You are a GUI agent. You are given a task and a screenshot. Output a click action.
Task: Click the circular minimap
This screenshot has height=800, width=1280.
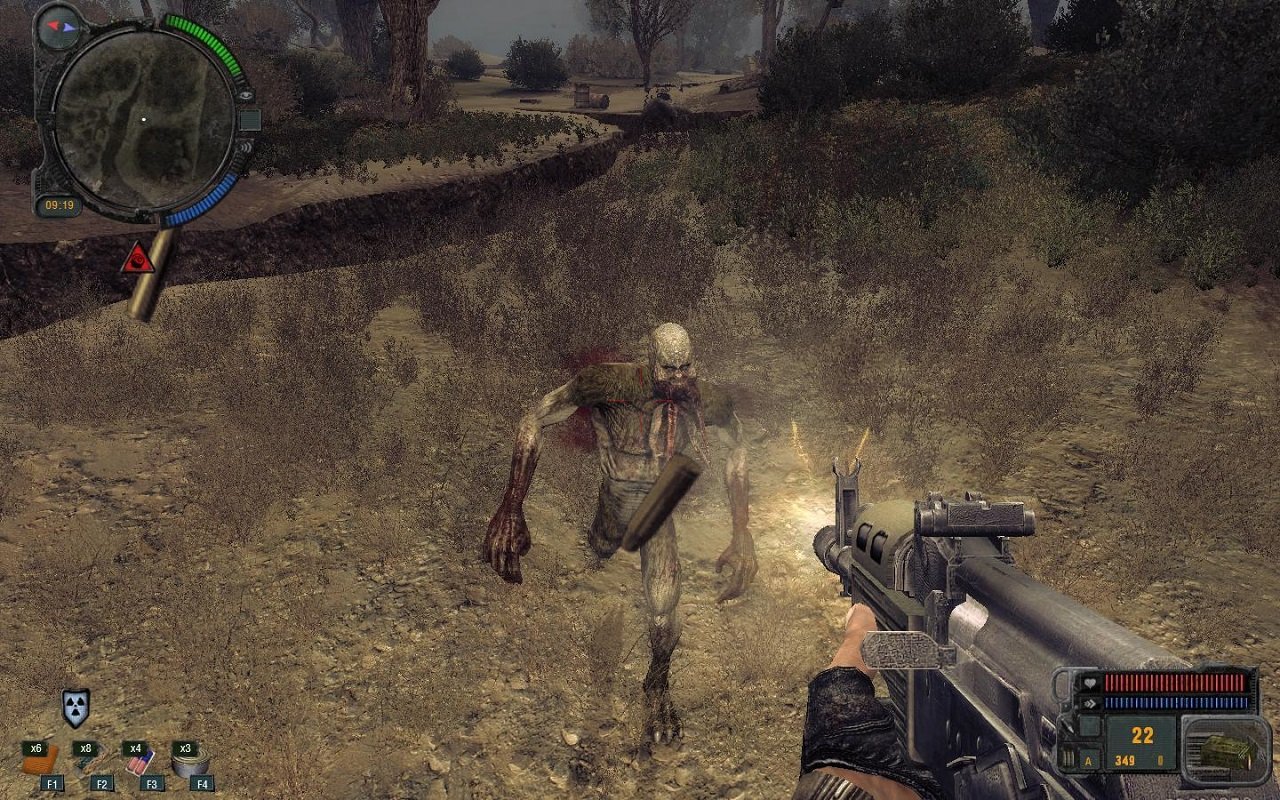[x=143, y=121]
